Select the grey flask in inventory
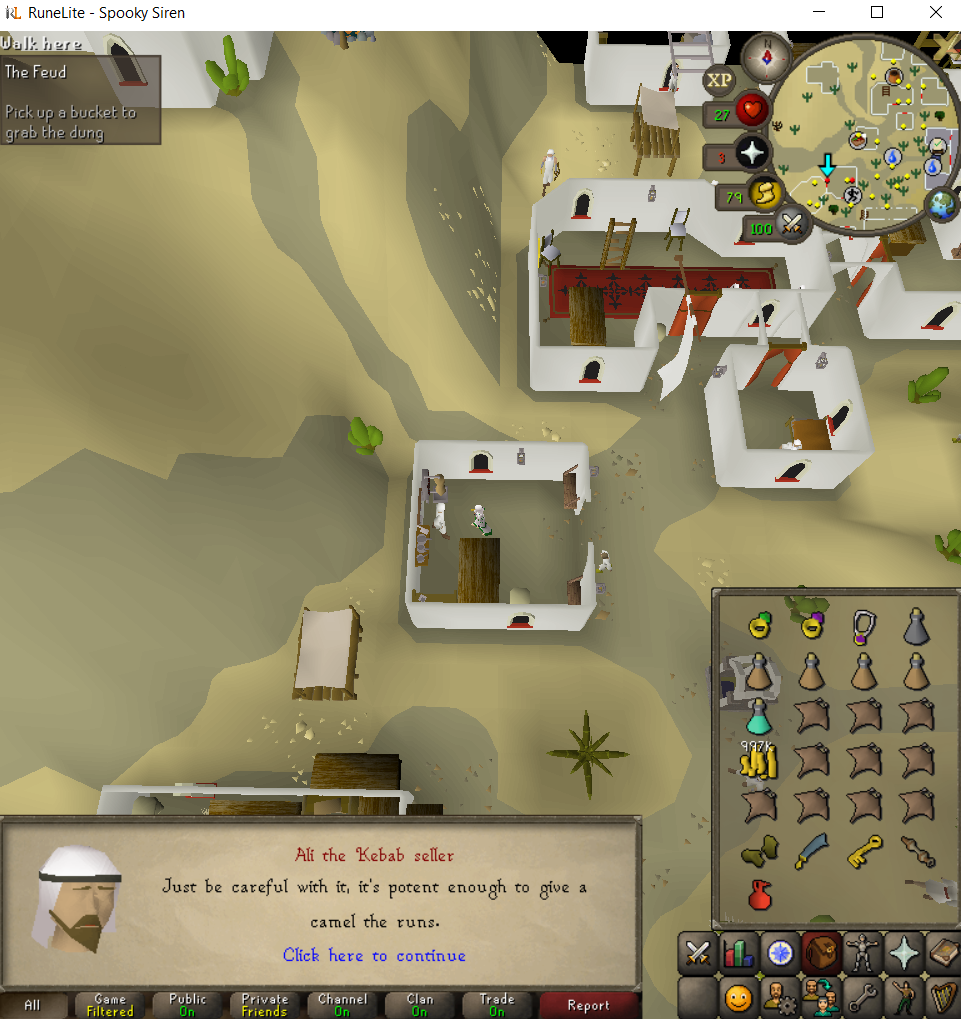The height and width of the screenshot is (1019, 961). 916,628
